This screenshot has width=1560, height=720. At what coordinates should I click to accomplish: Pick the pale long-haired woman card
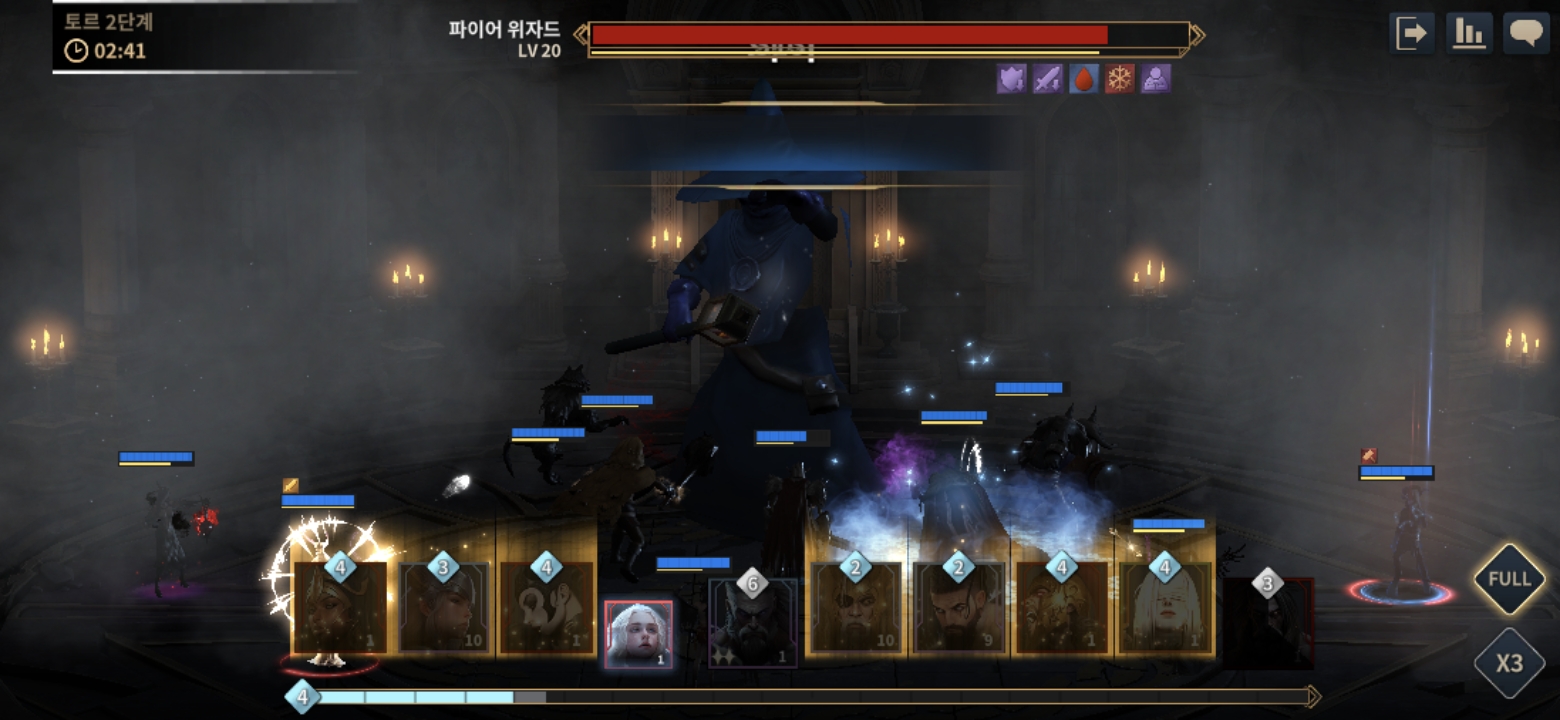[x=1165, y=608]
